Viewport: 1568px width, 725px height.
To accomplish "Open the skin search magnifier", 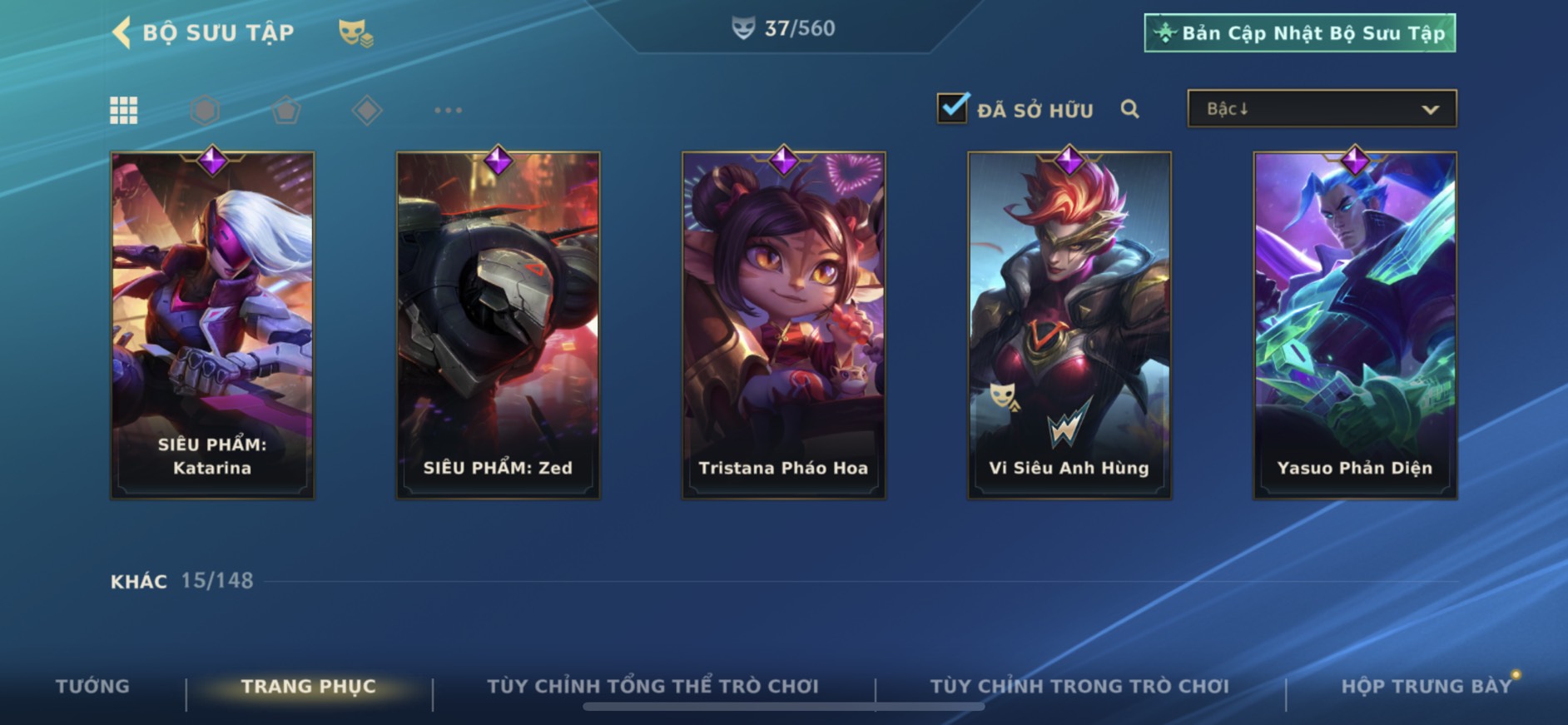I will pos(1129,109).
